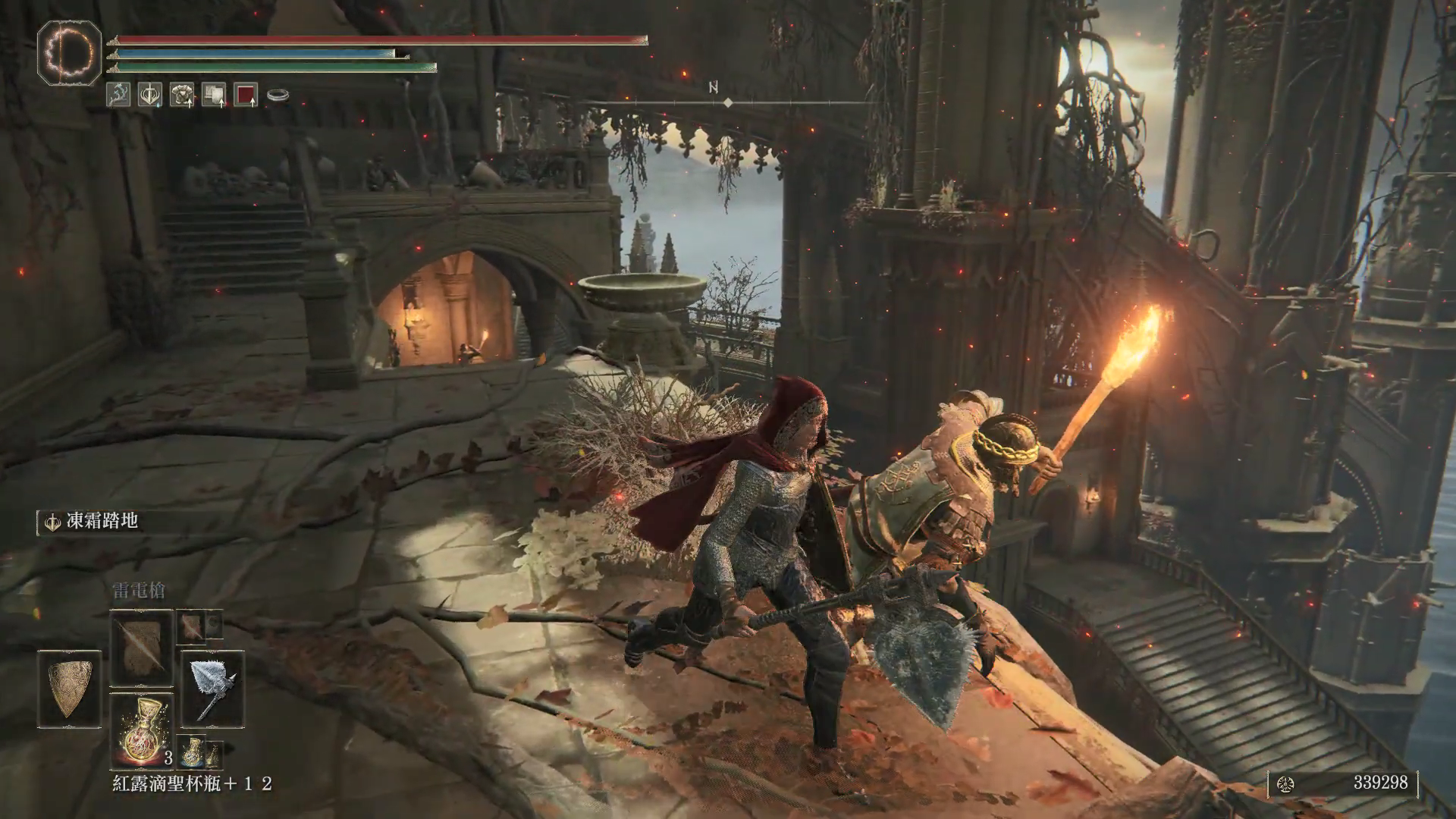Click the Great Rune ring emblem
This screenshot has height=819, width=1456.
(x=69, y=52)
